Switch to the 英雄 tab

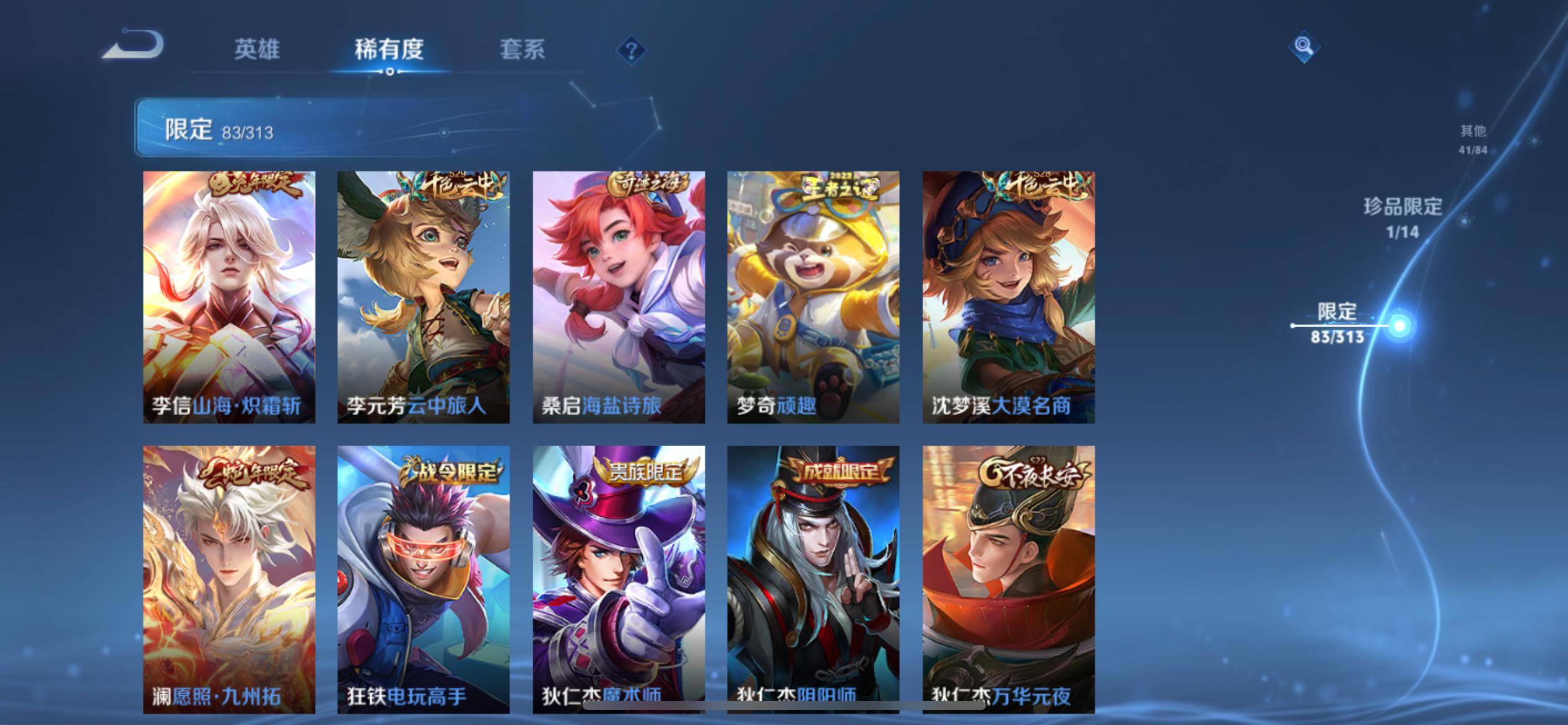click(257, 50)
